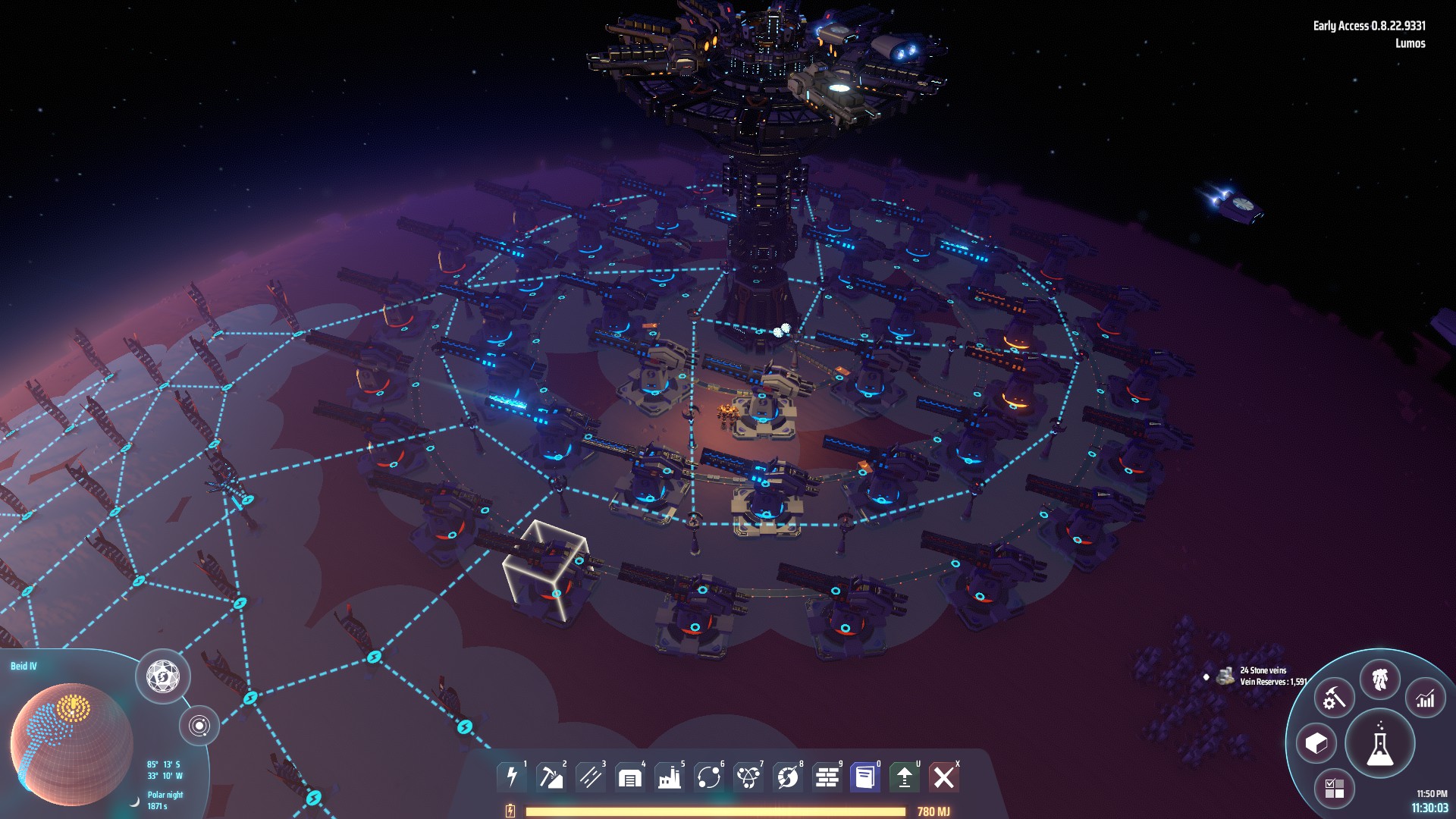Open the blueprint book button
The width and height of the screenshot is (1456, 819).
(x=865, y=777)
